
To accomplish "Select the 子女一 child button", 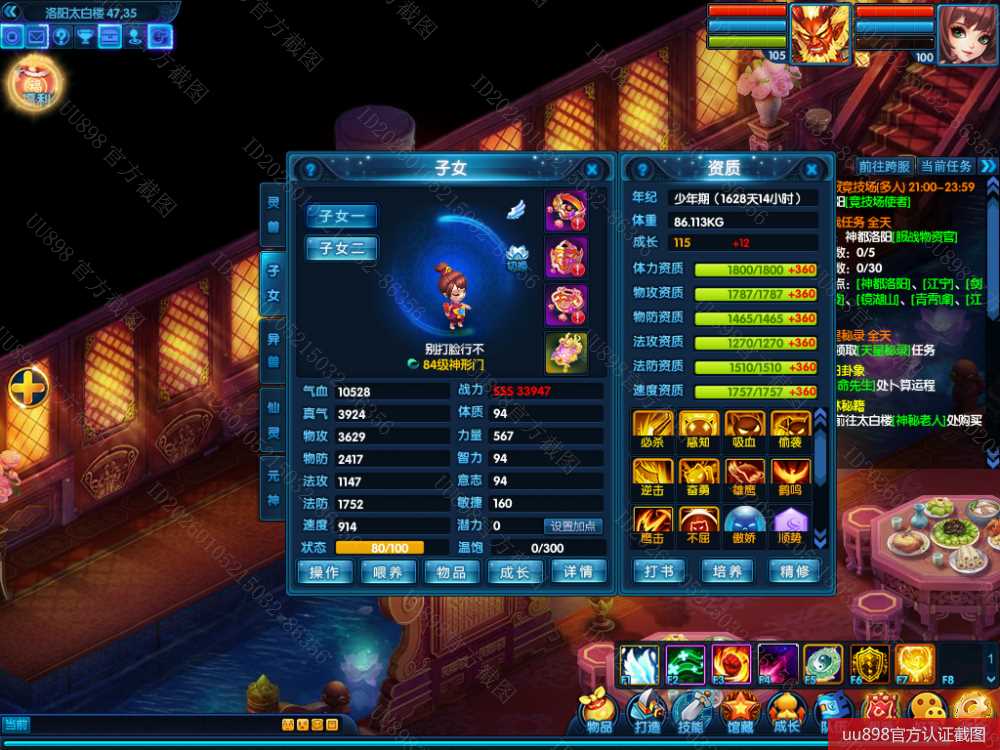I will (341, 216).
